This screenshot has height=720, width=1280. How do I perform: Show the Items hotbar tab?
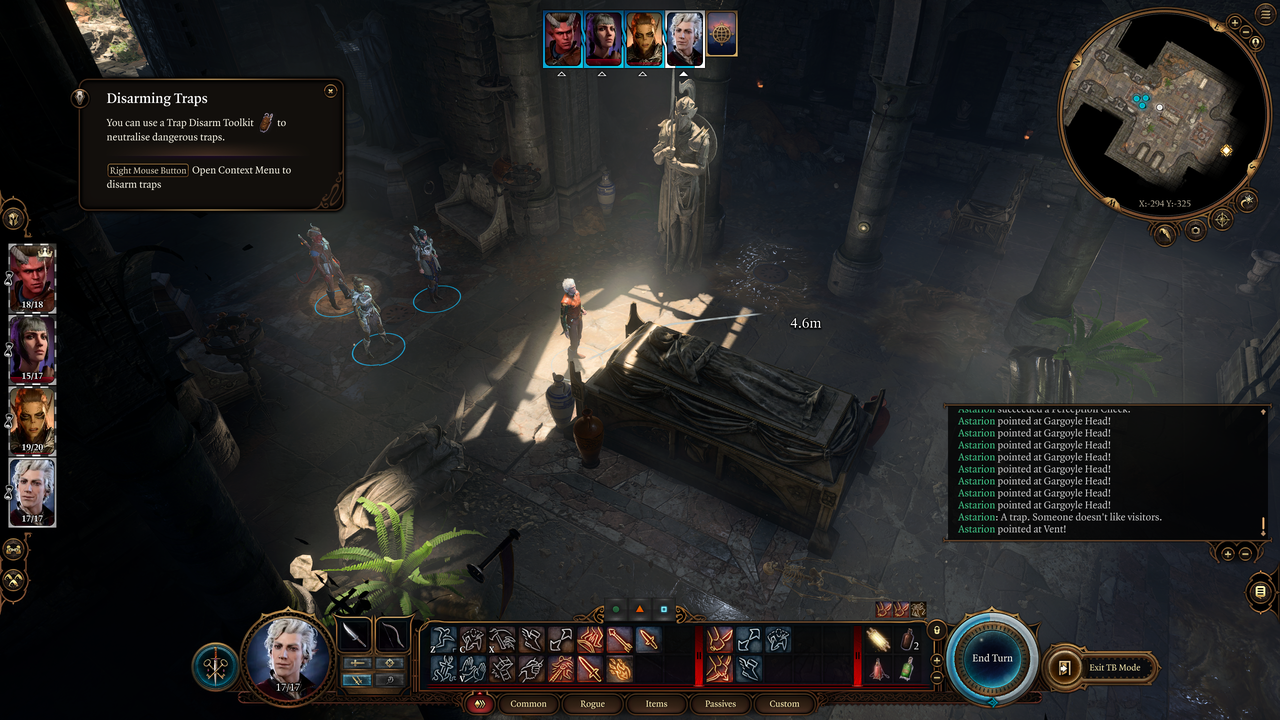(x=656, y=704)
